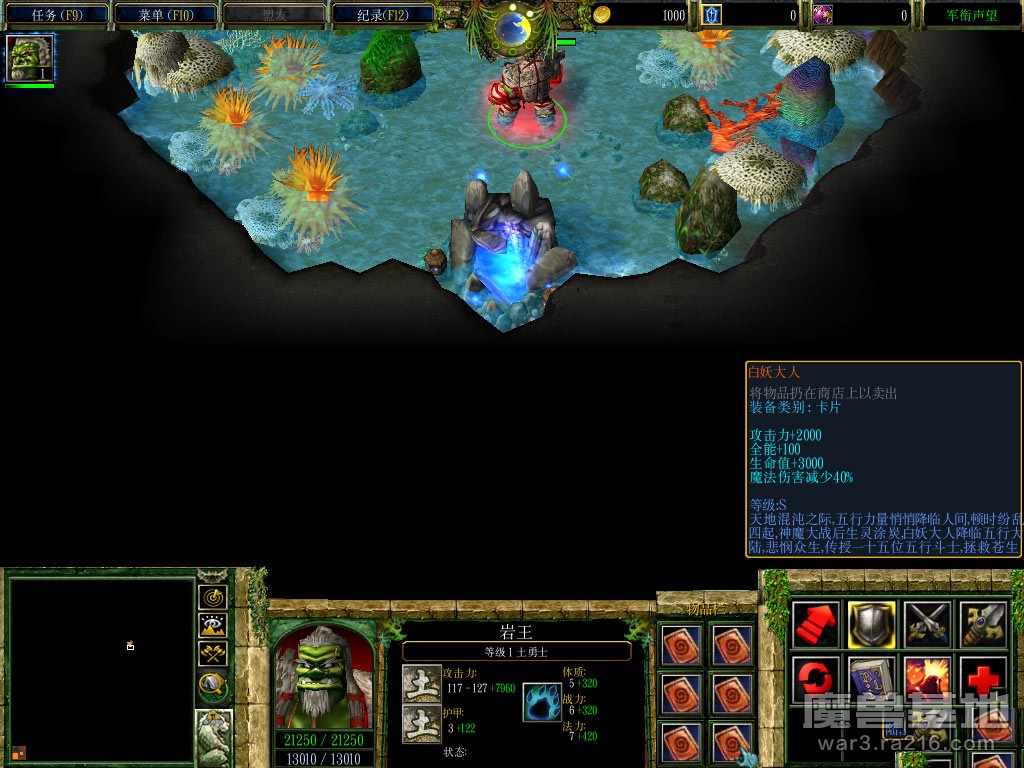Select the shield Hold Position command
The height and width of the screenshot is (768, 1024).
pos(871,625)
